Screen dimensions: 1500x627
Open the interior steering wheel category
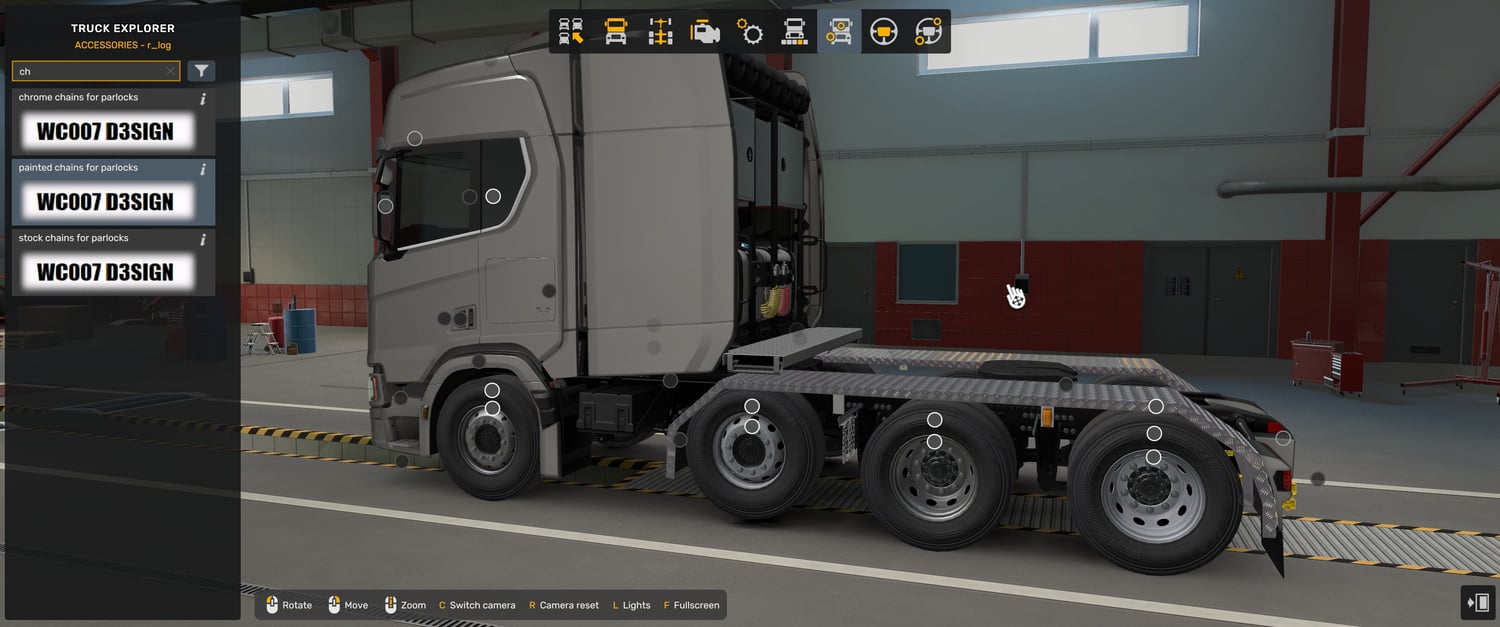point(883,32)
